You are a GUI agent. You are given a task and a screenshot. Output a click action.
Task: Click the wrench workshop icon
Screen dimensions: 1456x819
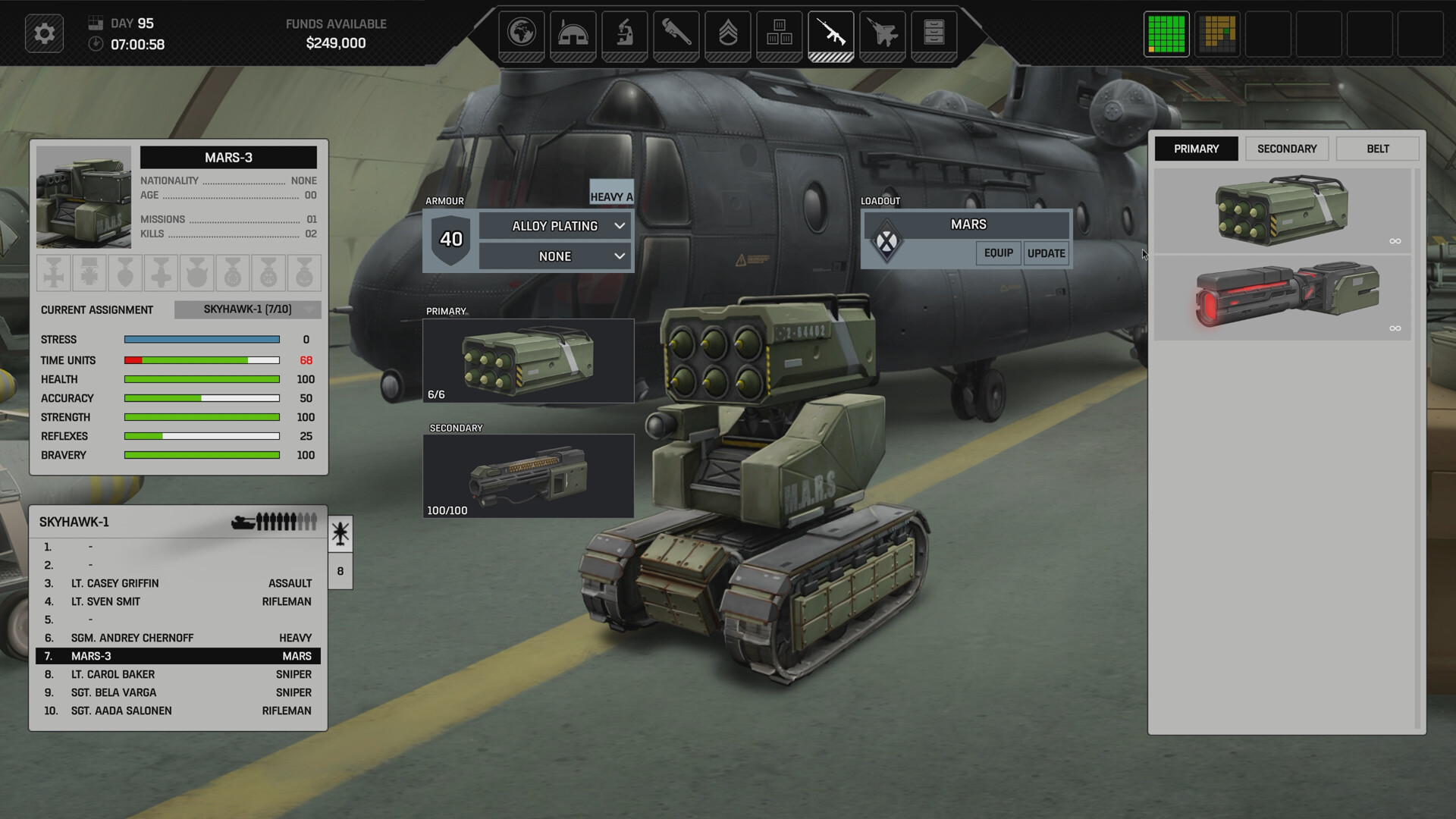676,32
